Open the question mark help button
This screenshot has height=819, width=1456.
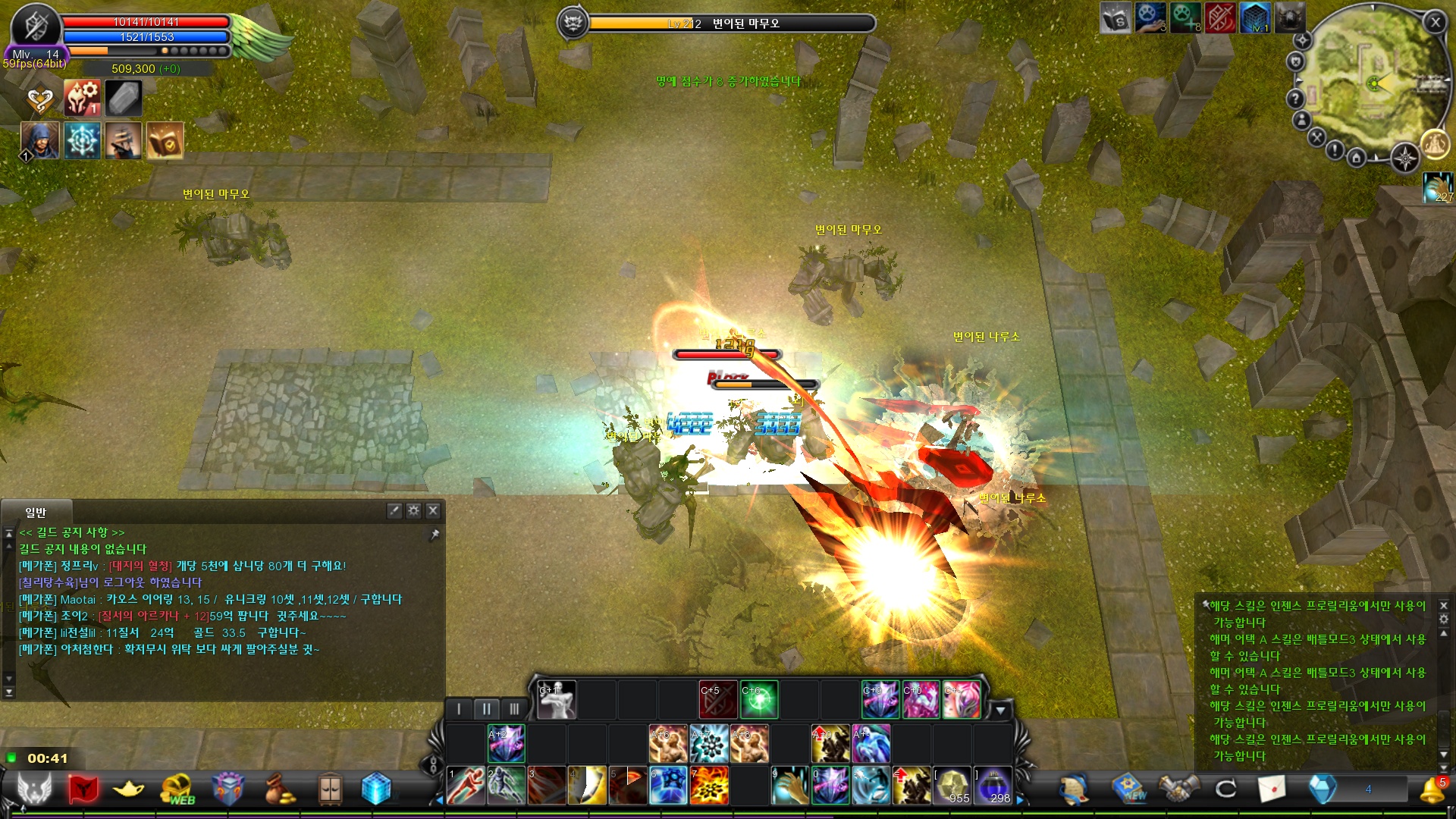coord(1295,99)
